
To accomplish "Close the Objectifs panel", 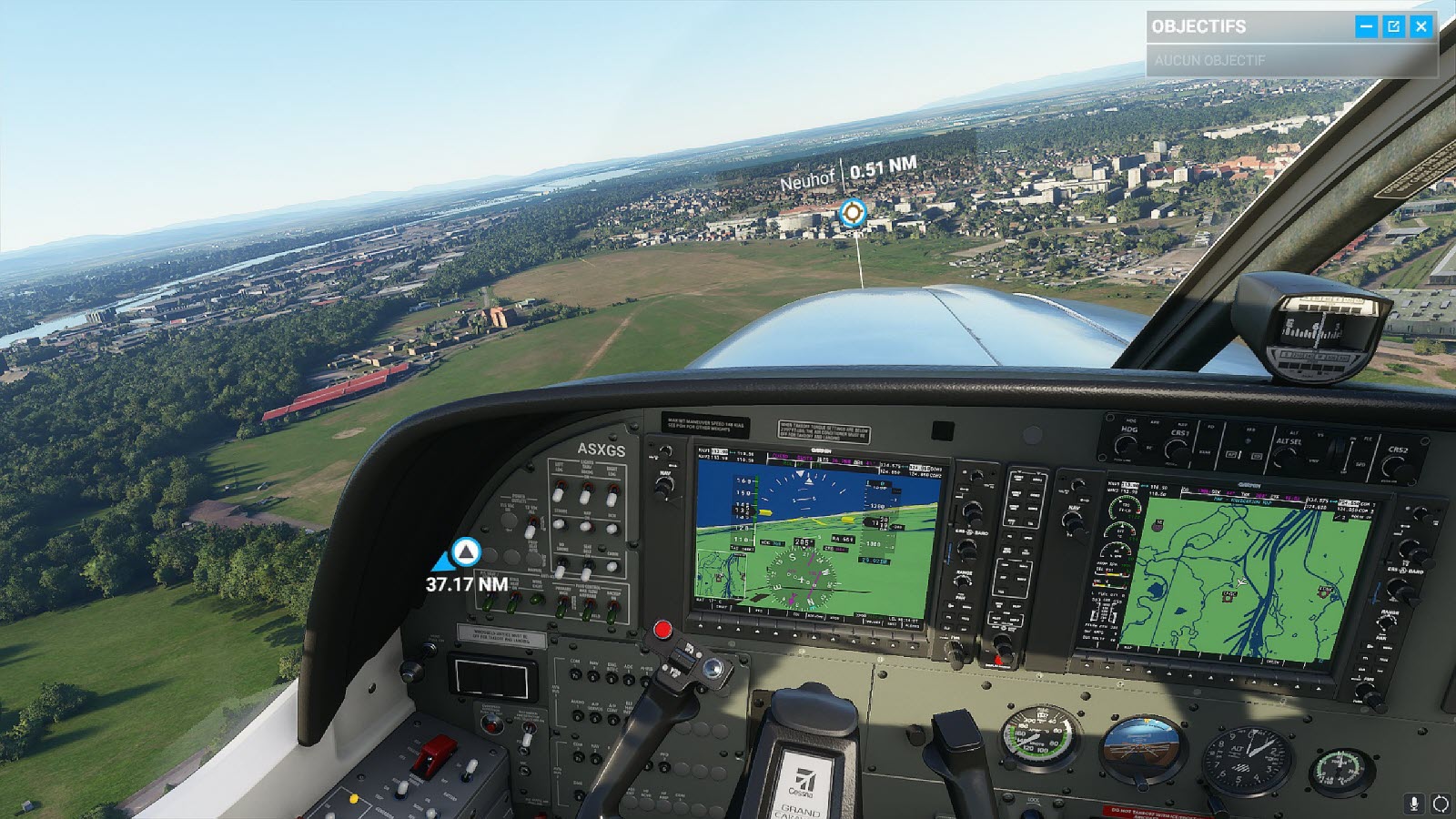I will coord(1421,26).
